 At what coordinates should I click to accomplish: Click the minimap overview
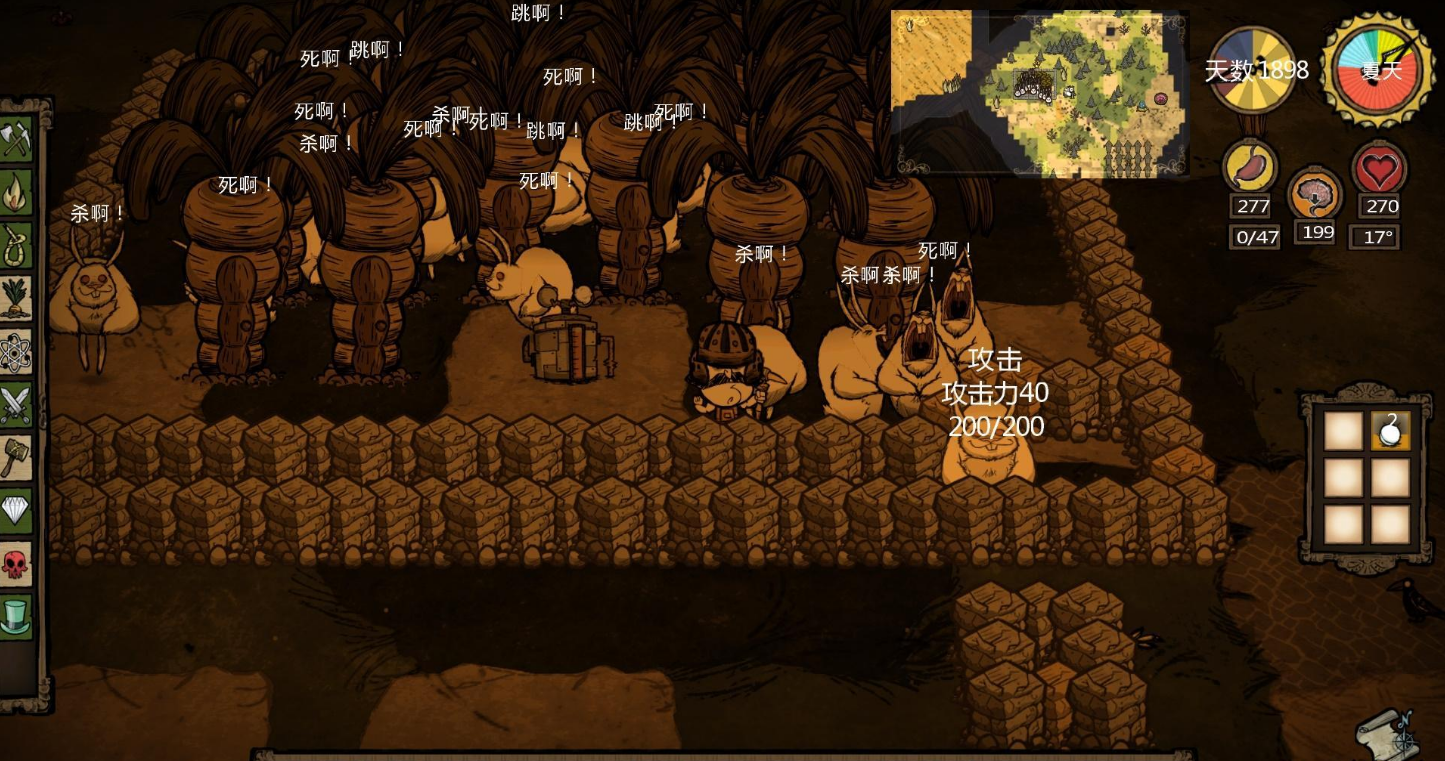(x=1038, y=92)
